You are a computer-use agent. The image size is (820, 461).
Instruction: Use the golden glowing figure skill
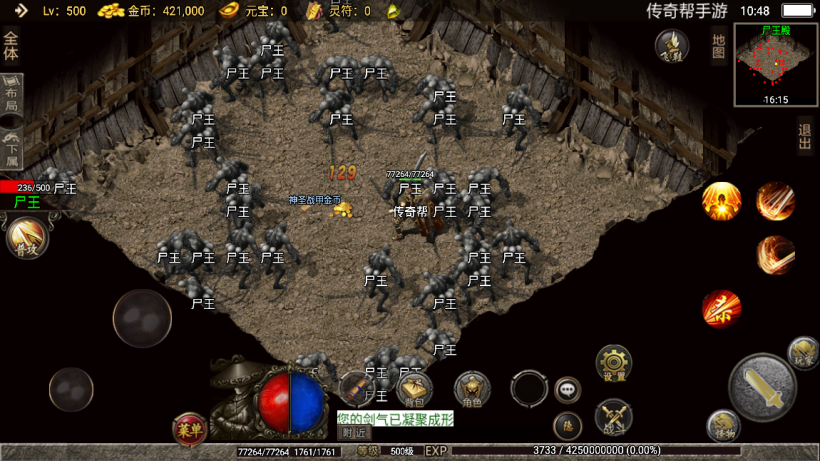click(x=720, y=201)
